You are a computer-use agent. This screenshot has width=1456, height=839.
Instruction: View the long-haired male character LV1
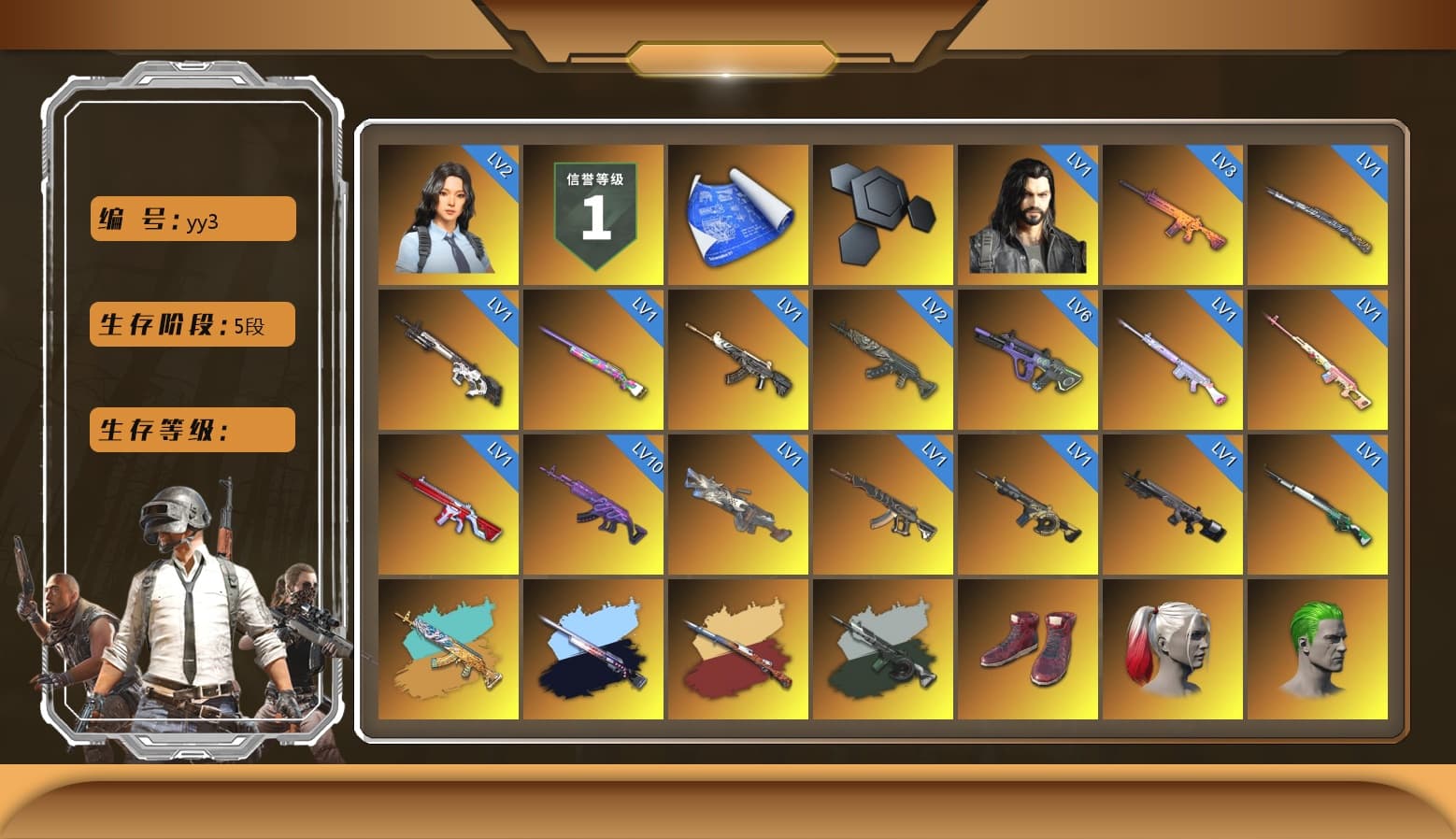pyautogui.click(x=1028, y=215)
